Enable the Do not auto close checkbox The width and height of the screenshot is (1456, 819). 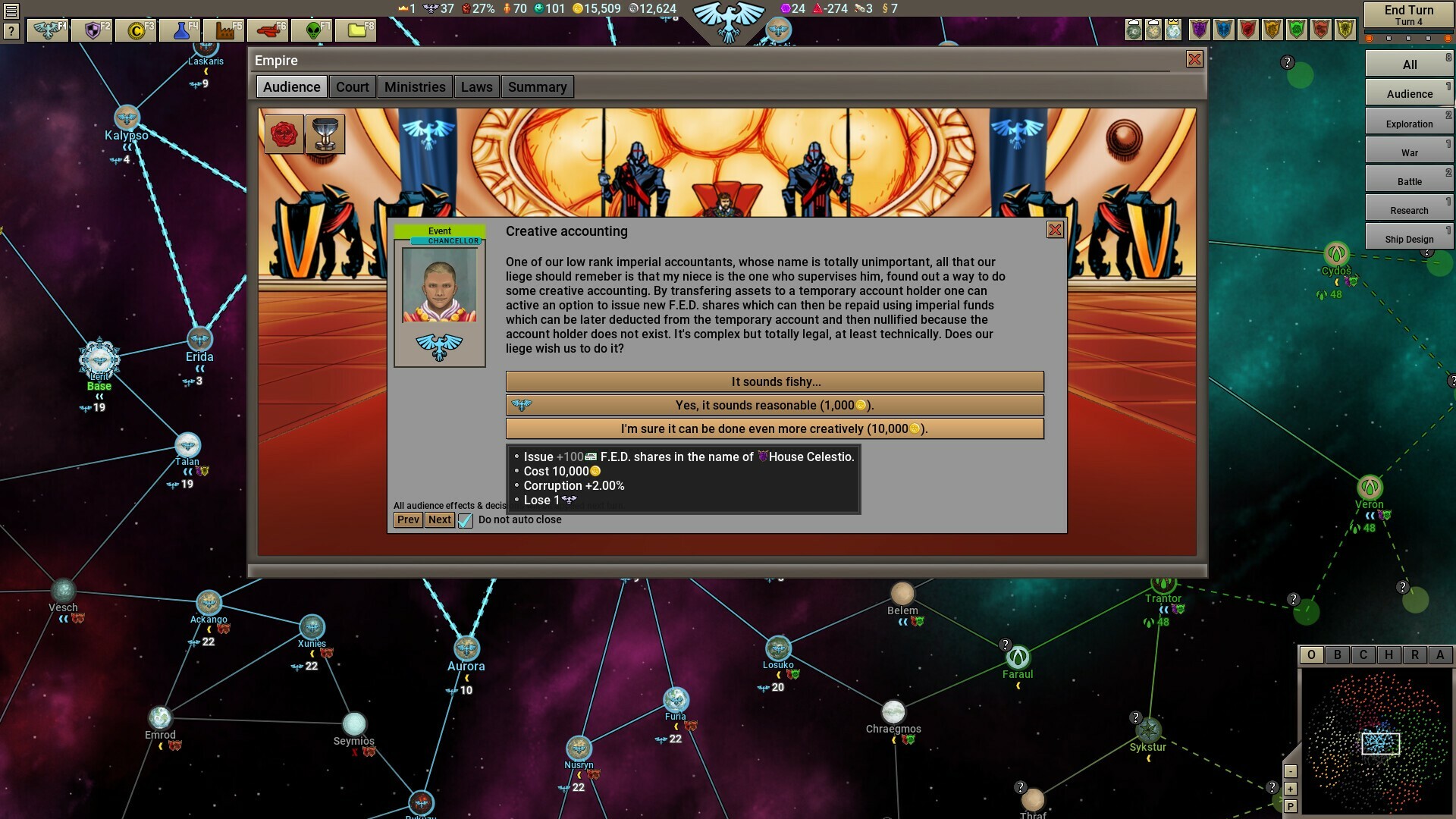(465, 520)
